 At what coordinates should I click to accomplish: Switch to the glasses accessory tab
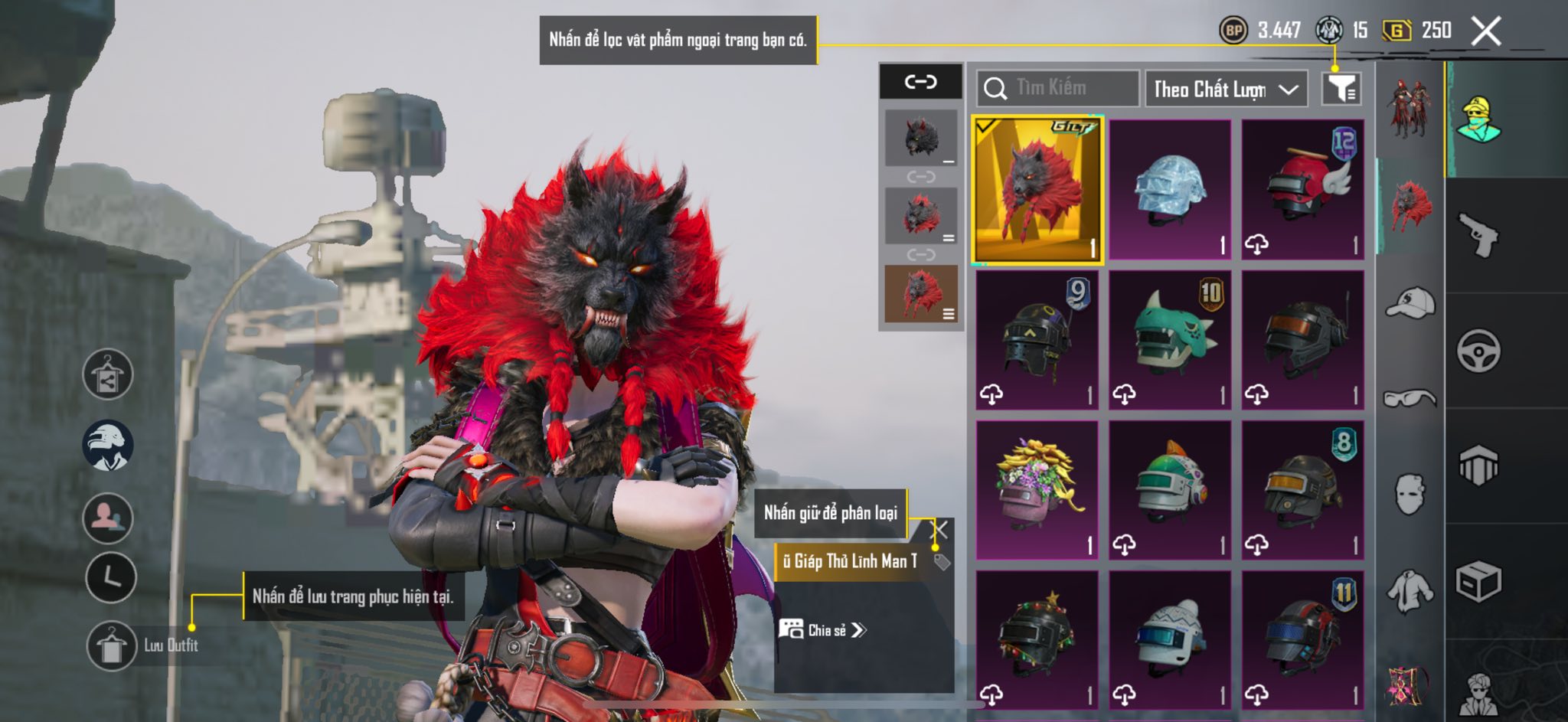(x=1410, y=398)
